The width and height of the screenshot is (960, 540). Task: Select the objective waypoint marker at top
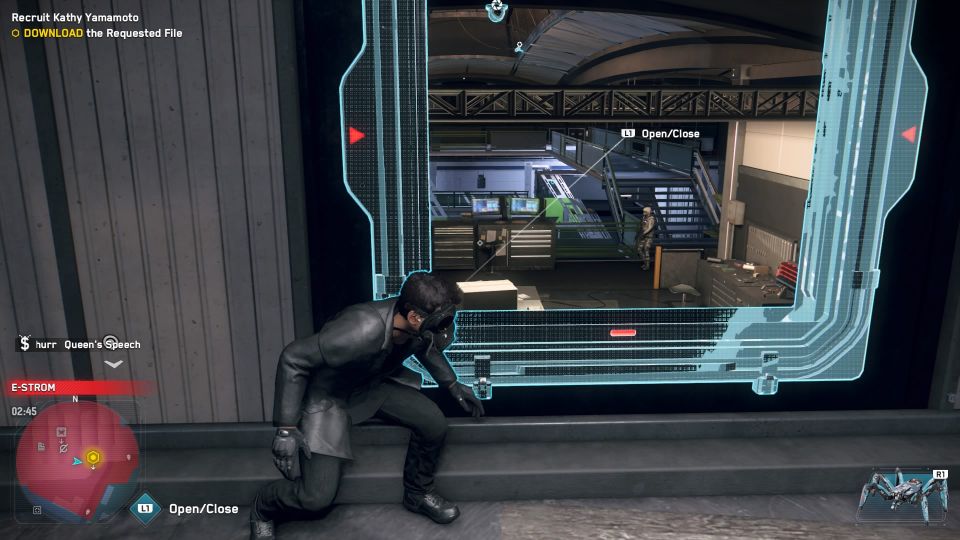pyautogui.click(x=497, y=10)
